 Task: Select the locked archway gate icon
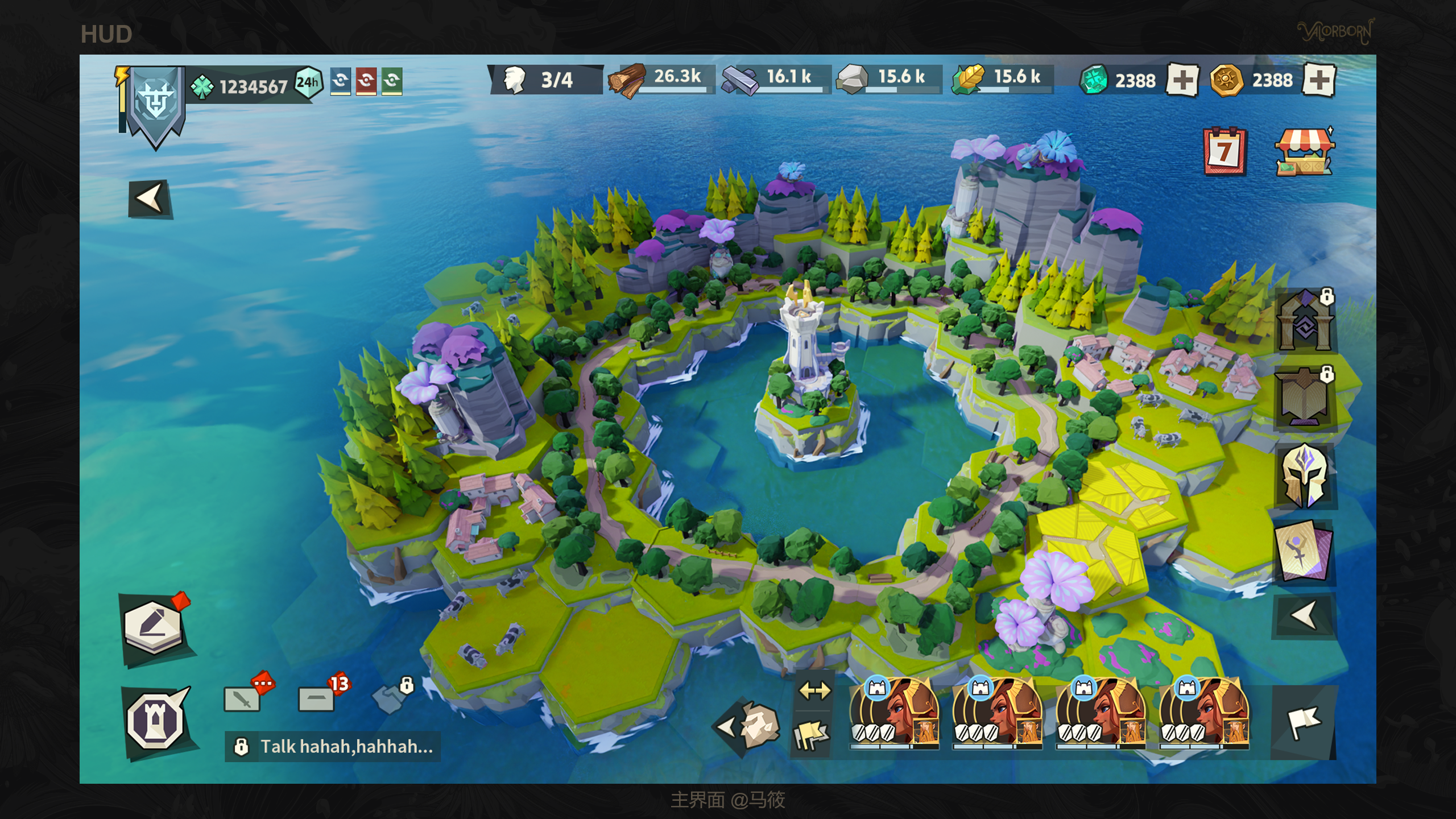tap(1305, 322)
